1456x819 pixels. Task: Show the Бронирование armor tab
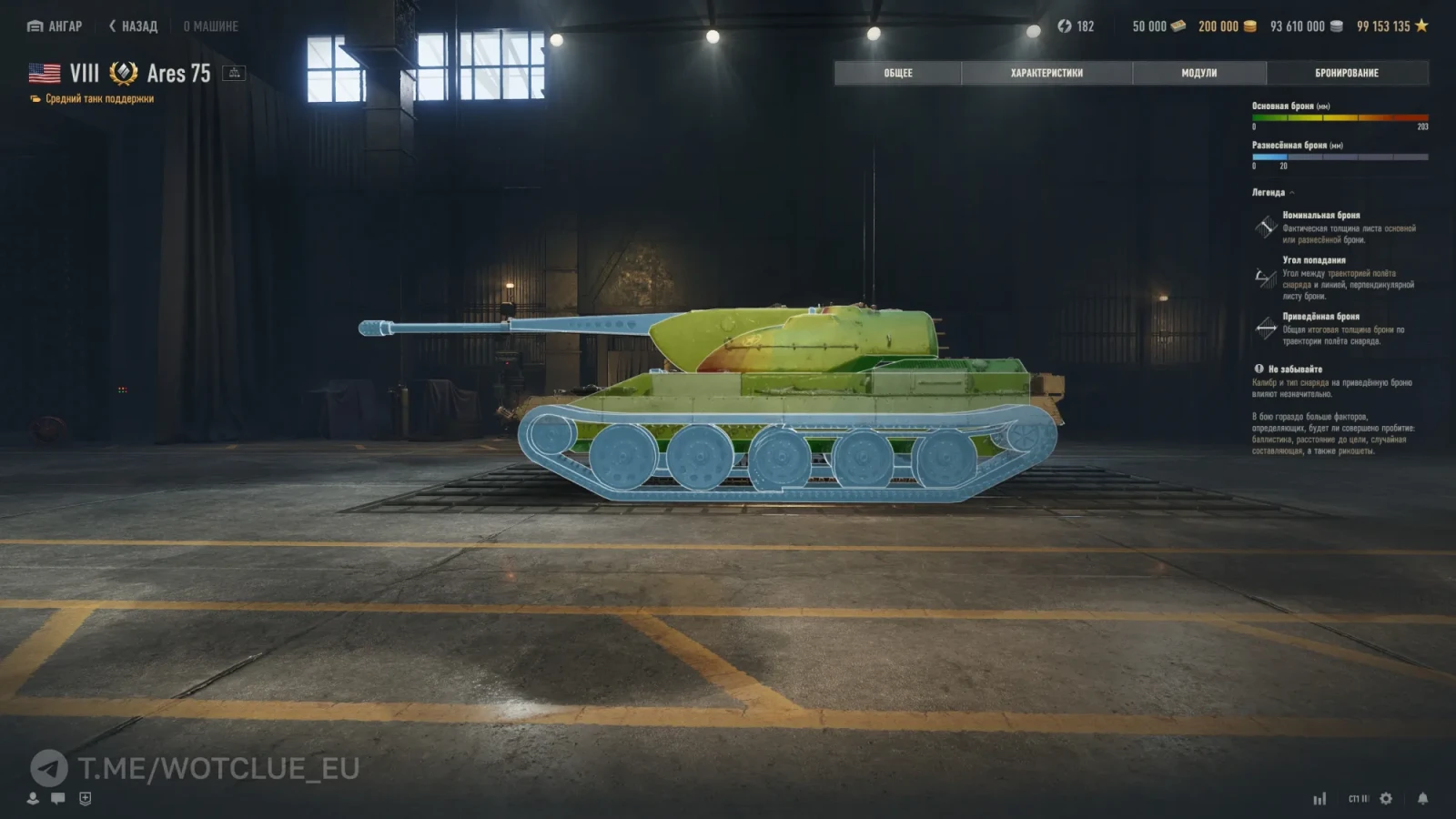click(1347, 73)
